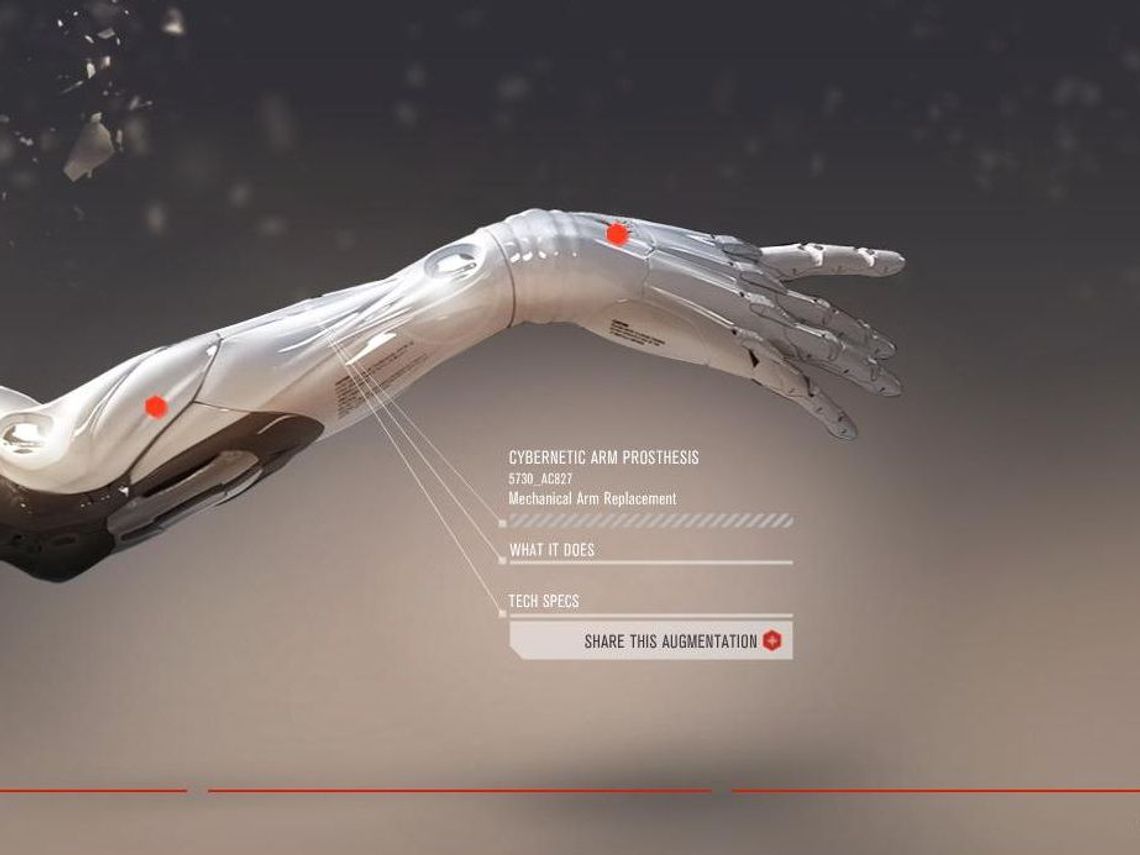Click the Share This Augmentation button
This screenshot has width=1140, height=855.
[x=651, y=641]
